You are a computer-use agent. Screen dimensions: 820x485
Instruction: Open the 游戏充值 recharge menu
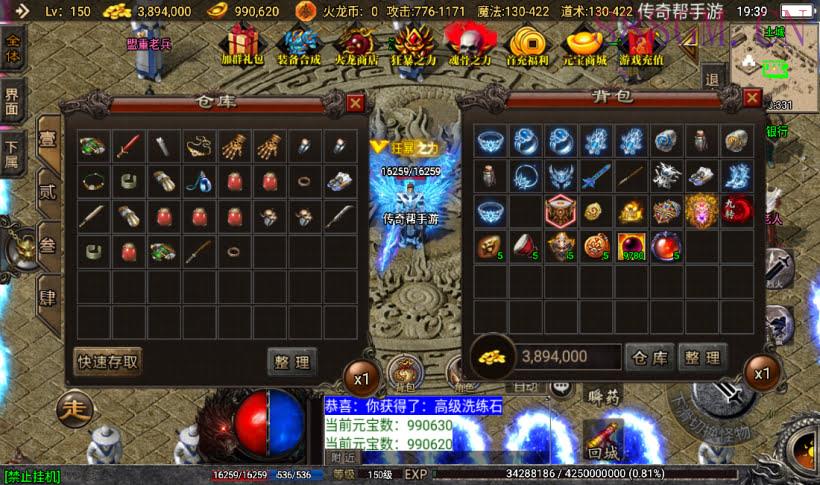642,44
